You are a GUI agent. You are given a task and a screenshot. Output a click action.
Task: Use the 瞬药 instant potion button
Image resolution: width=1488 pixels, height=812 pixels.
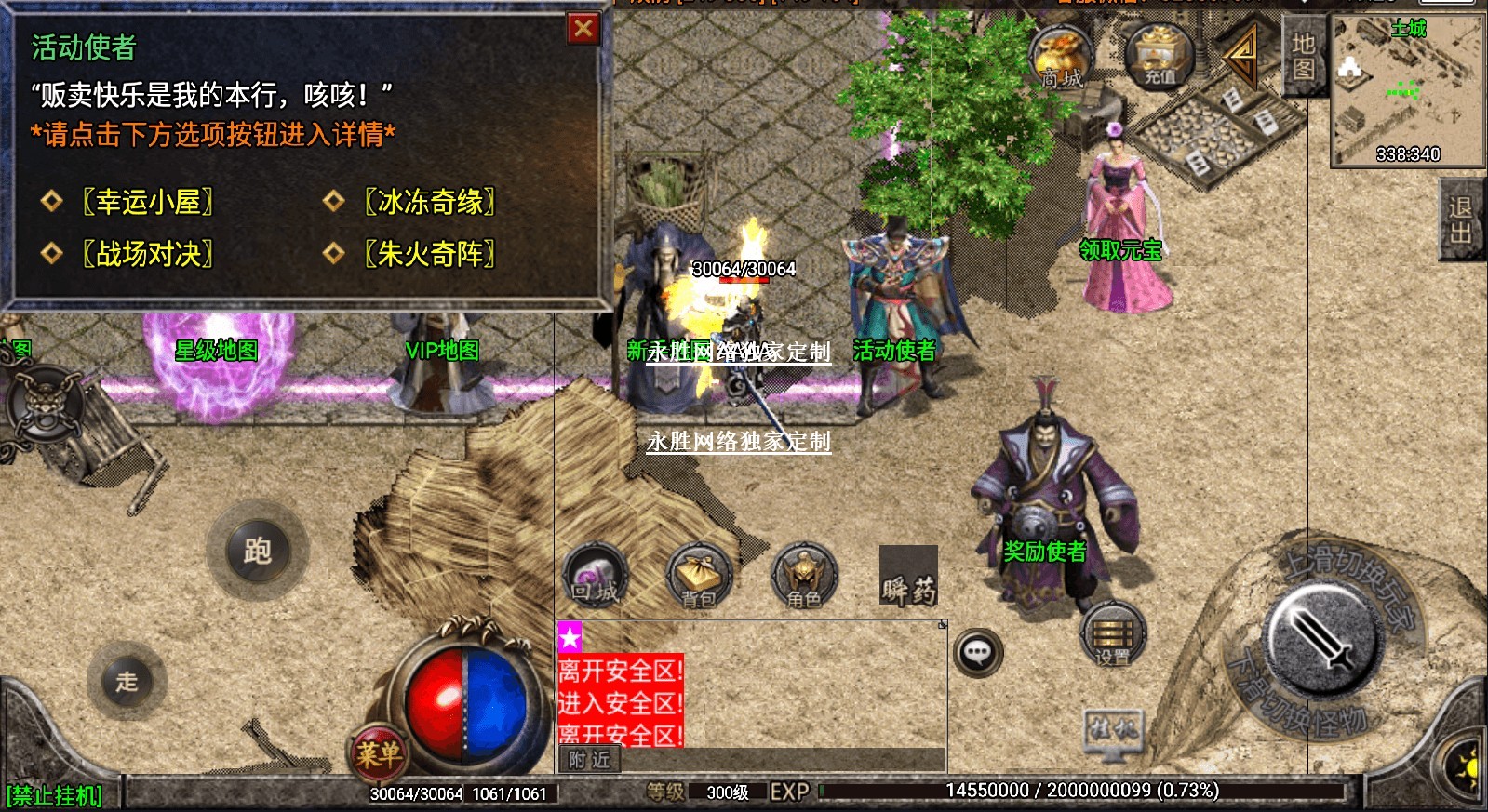click(x=908, y=576)
